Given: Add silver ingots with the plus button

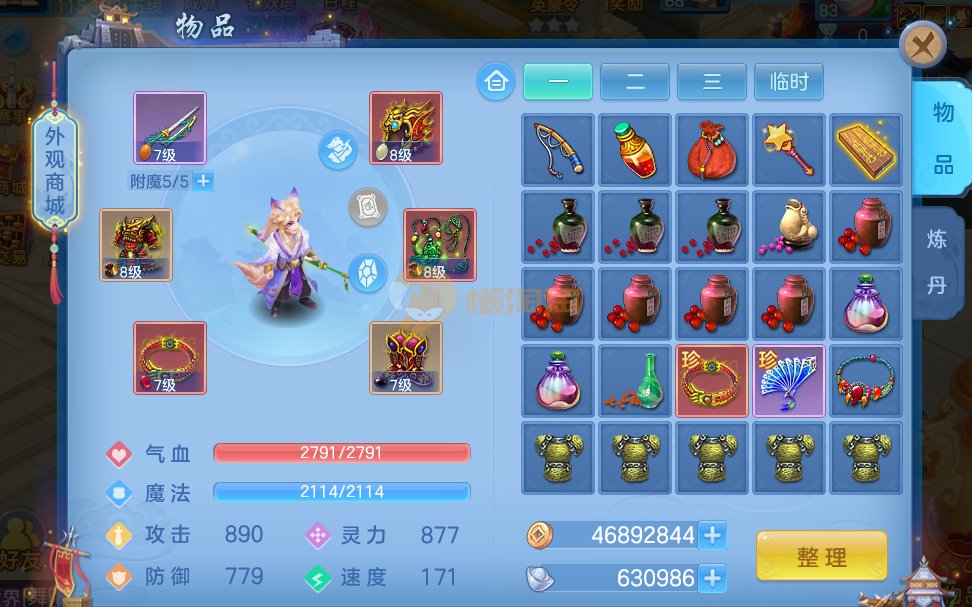Looking at the screenshot, I should coord(712,577).
